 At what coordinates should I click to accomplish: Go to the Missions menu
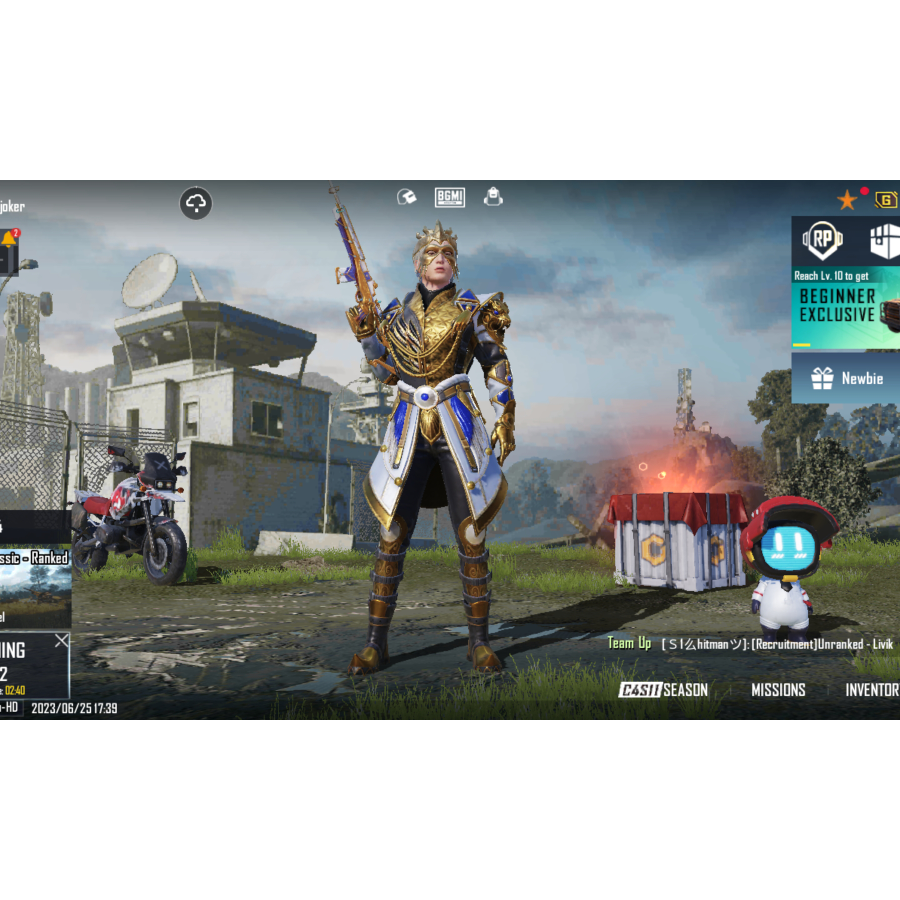(x=778, y=690)
